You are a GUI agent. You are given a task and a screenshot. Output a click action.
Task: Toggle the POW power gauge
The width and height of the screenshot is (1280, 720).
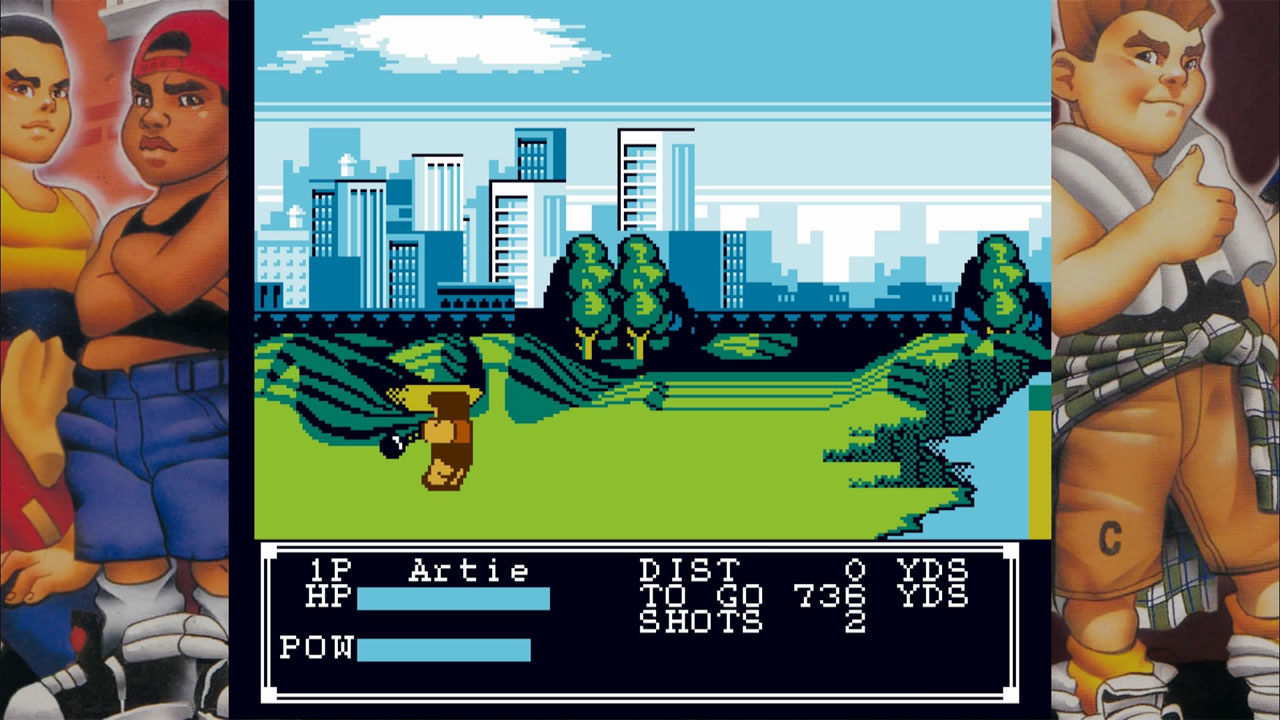pyautogui.click(x=318, y=645)
